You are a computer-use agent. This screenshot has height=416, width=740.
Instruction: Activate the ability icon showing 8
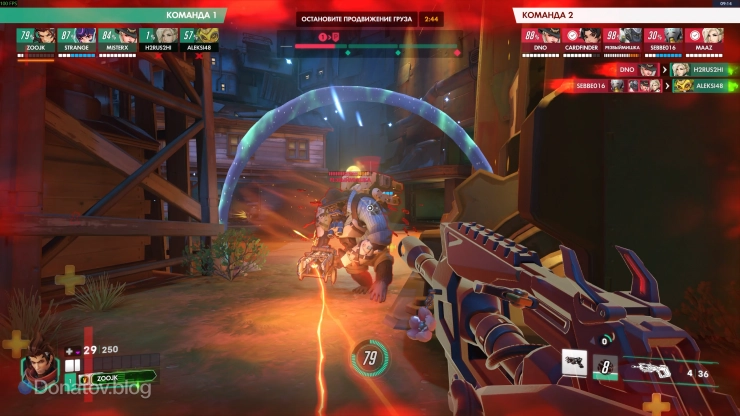(x=605, y=367)
